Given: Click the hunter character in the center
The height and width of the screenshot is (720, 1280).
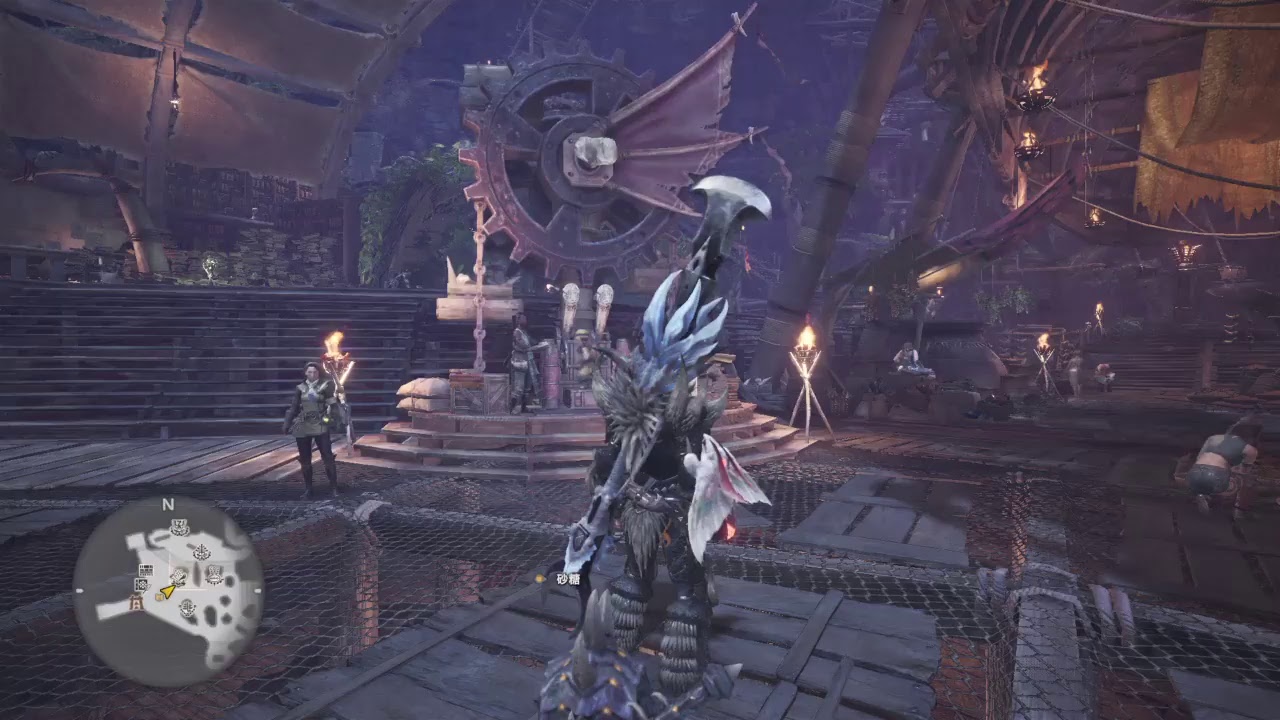Looking at the screenshot, I should tap(650, 460).
